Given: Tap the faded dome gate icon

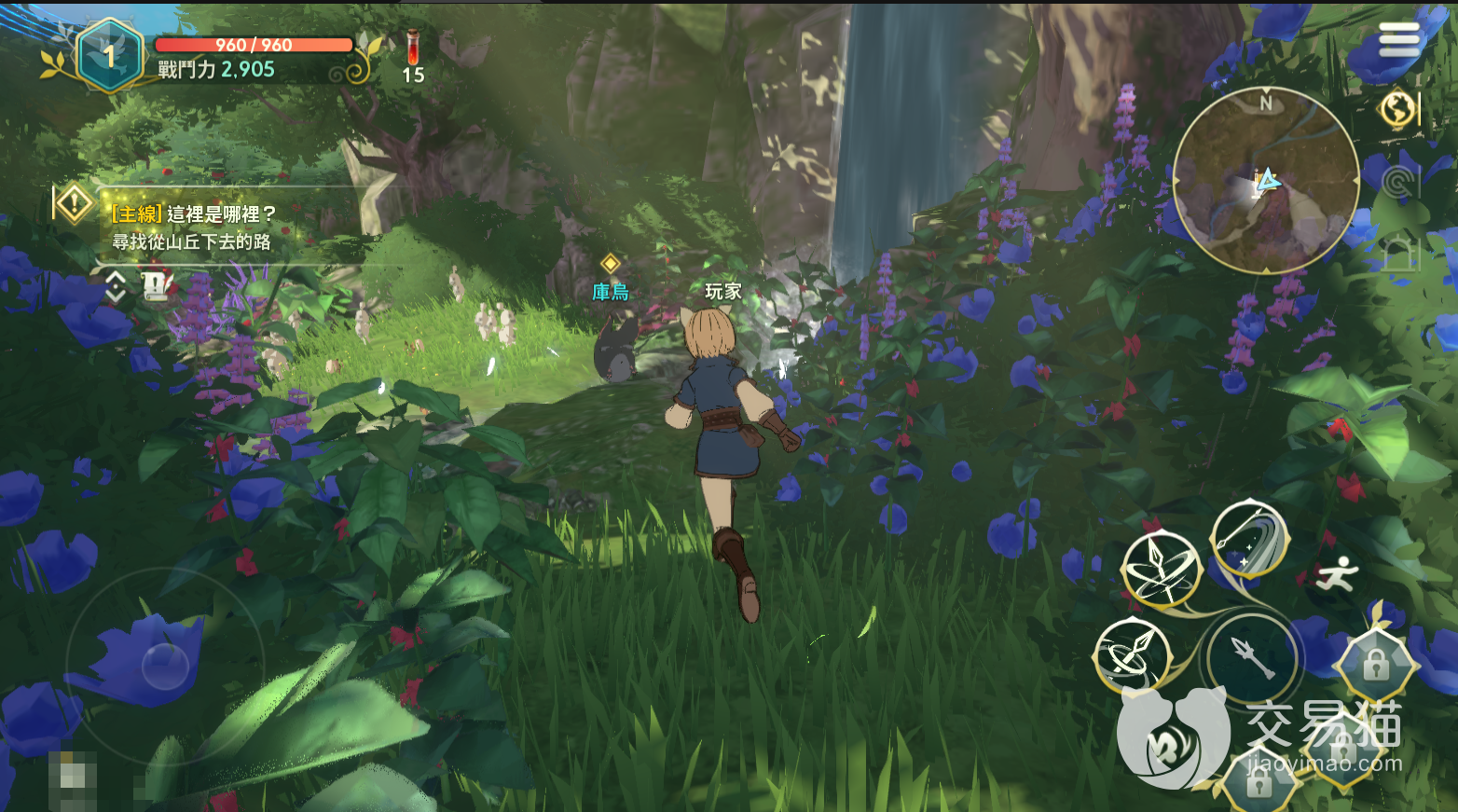Looking at the screenshot, I should (1400, 254).
